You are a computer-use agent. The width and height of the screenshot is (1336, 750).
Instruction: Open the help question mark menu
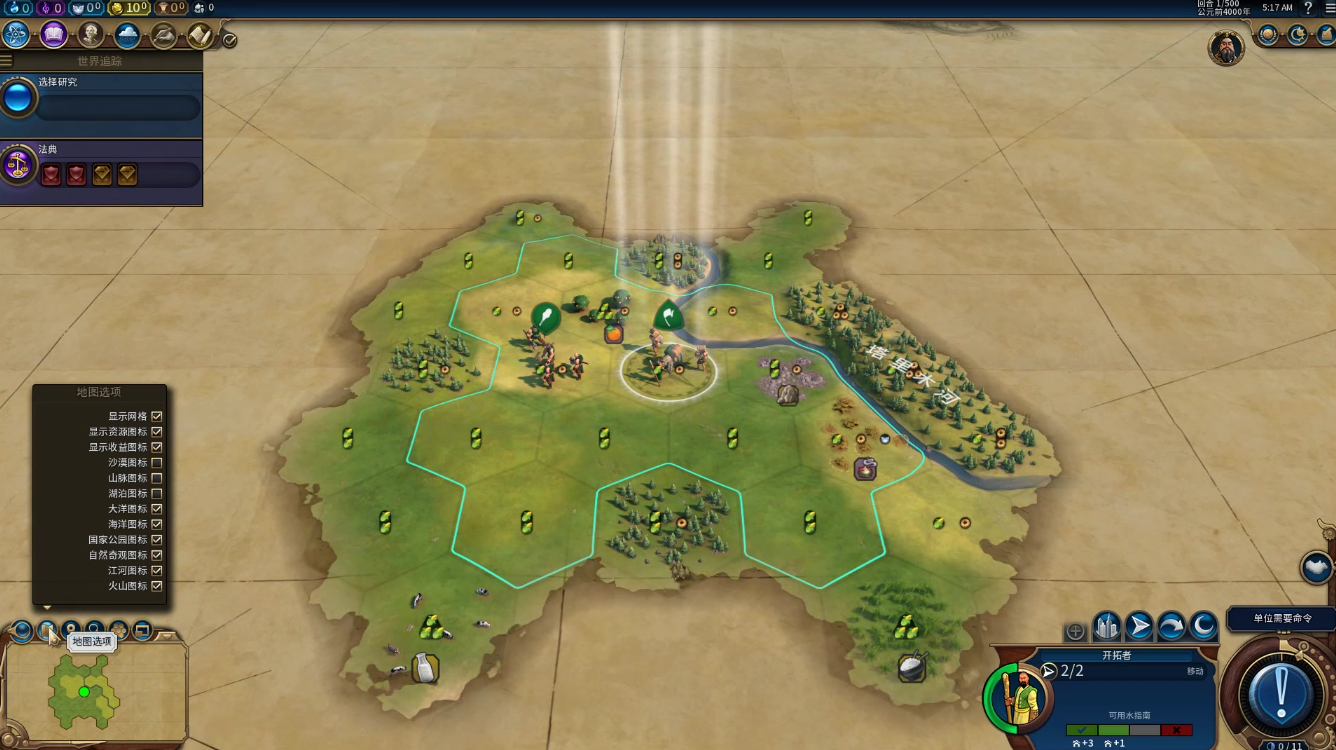(1308, 8)
